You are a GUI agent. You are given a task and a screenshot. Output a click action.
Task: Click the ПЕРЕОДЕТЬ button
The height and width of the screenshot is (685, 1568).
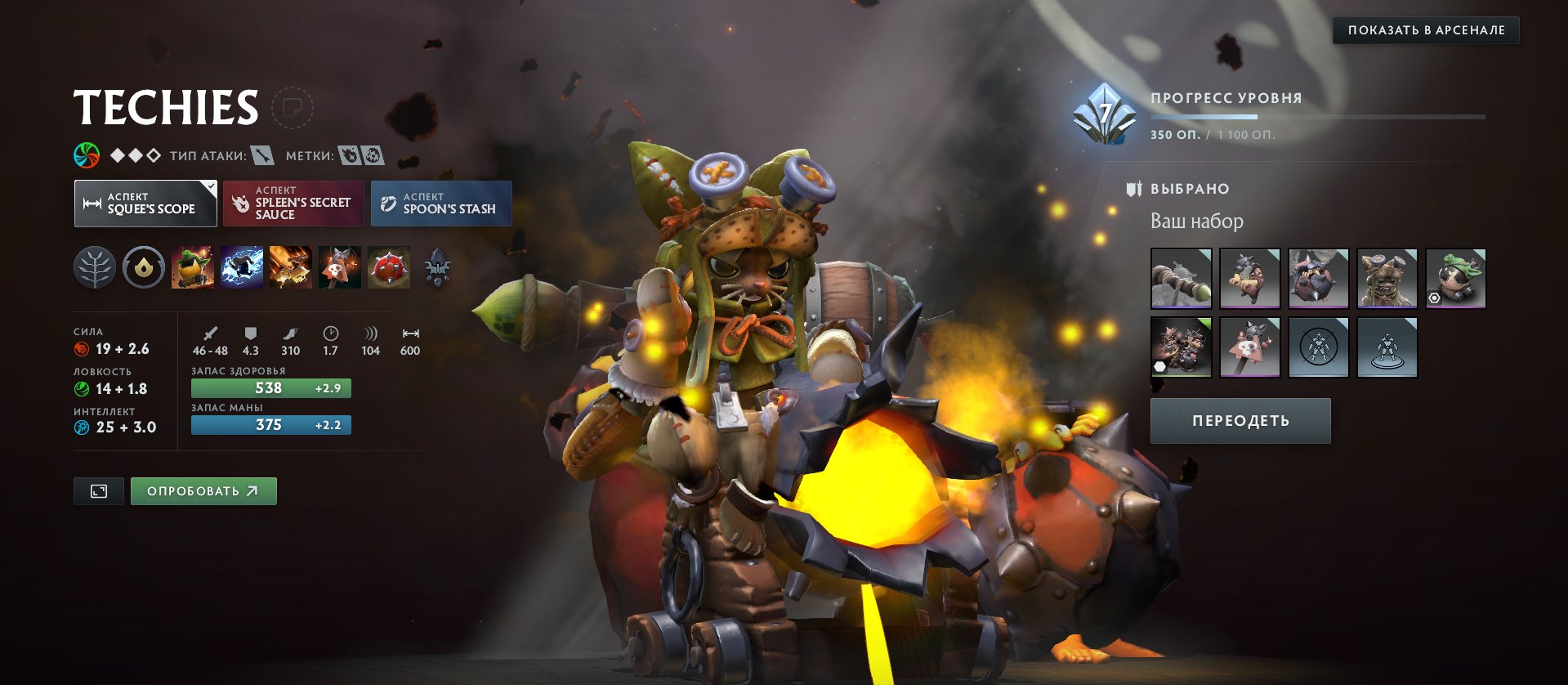coord(1240,419)
